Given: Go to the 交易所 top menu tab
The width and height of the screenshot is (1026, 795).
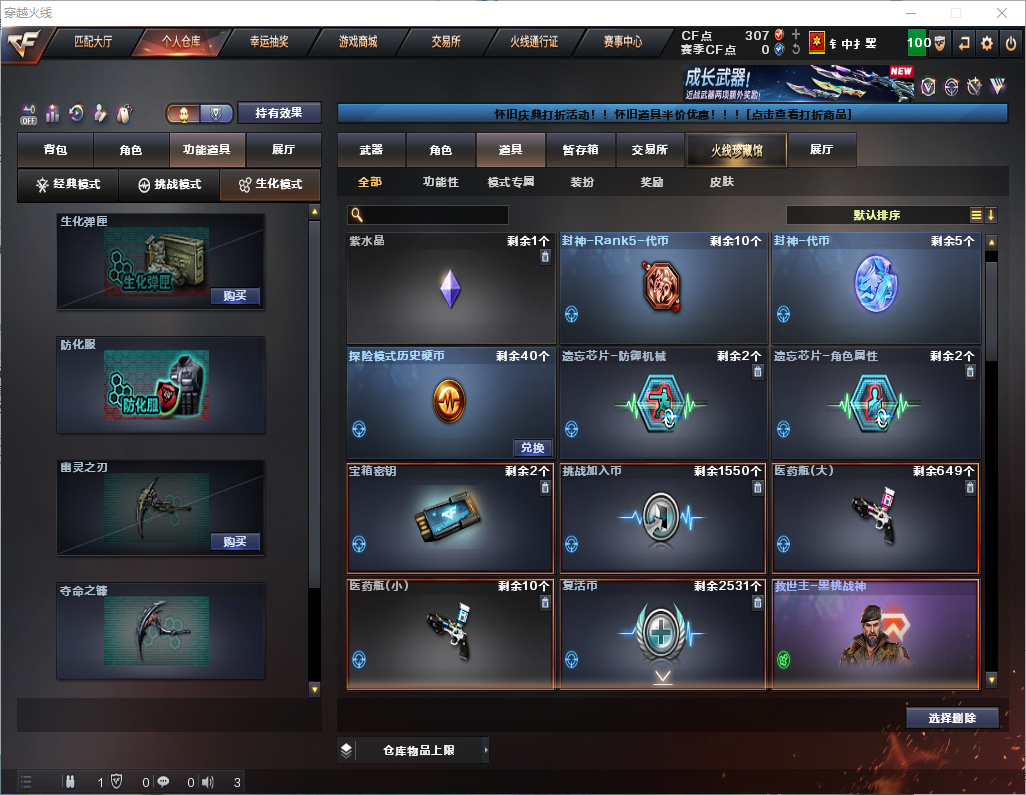Looking at the screenshot, I should tap(446, 42).
